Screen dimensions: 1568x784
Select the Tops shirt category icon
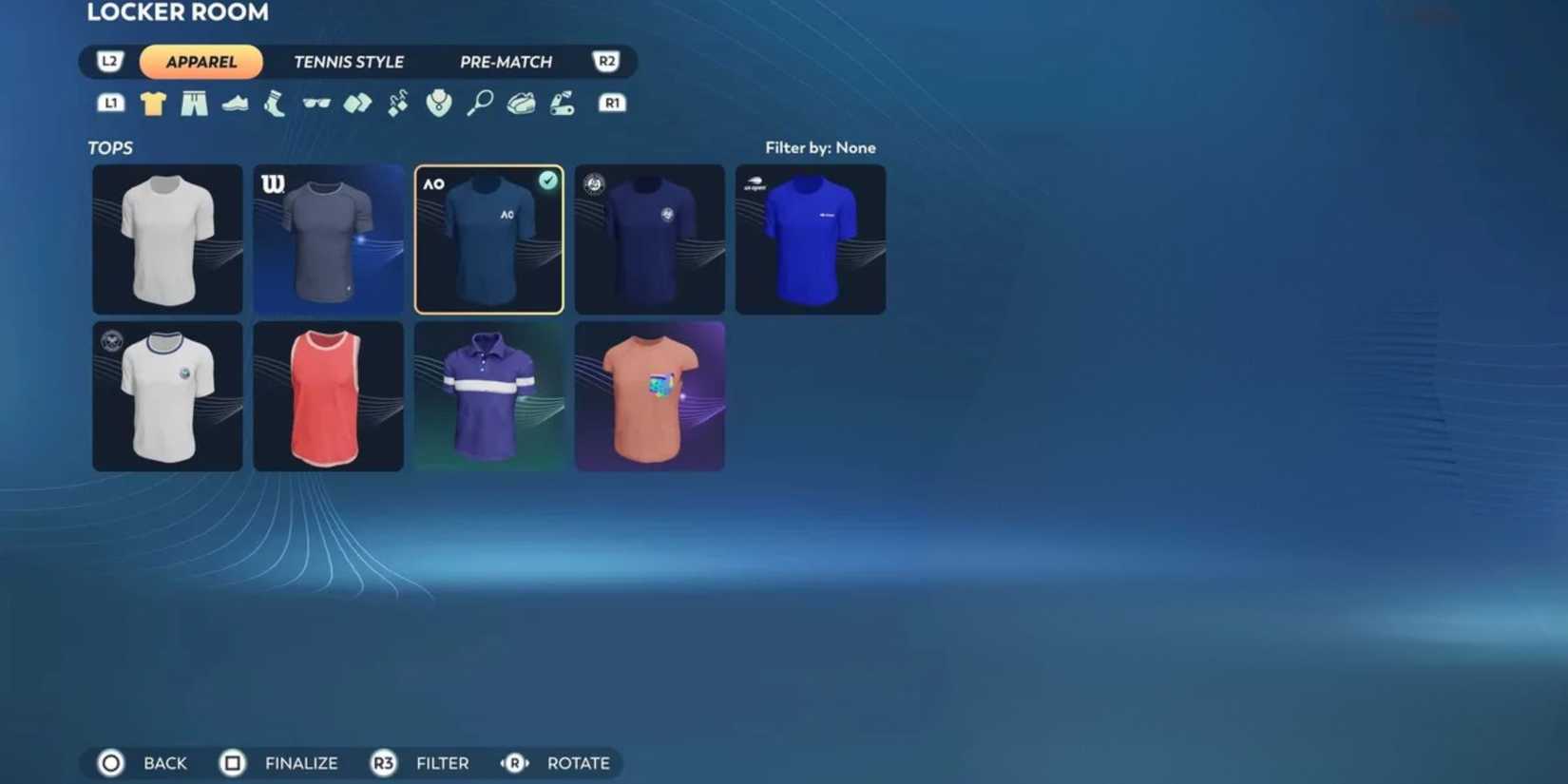tap(153, 103)
